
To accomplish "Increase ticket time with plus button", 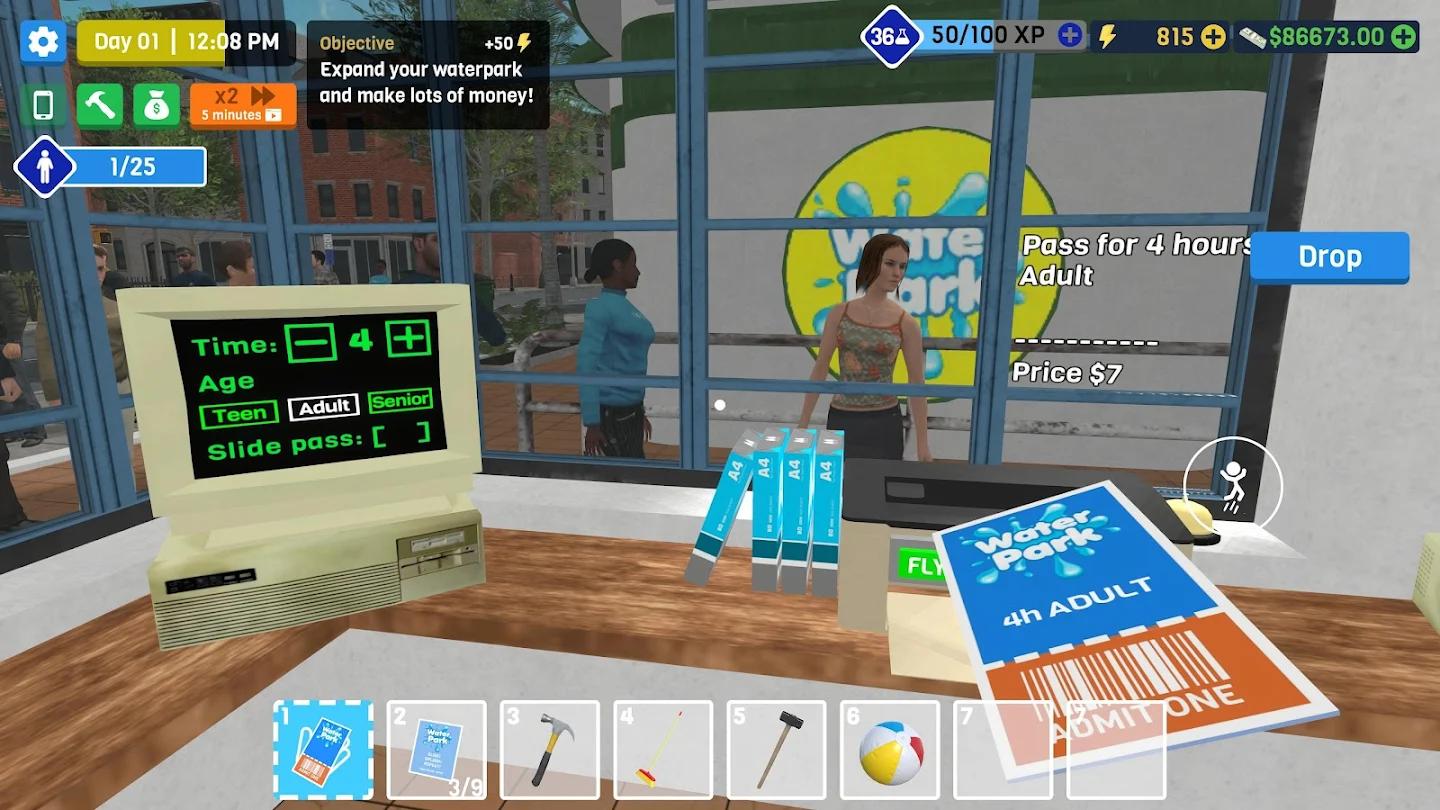I will tap(408, 338).
